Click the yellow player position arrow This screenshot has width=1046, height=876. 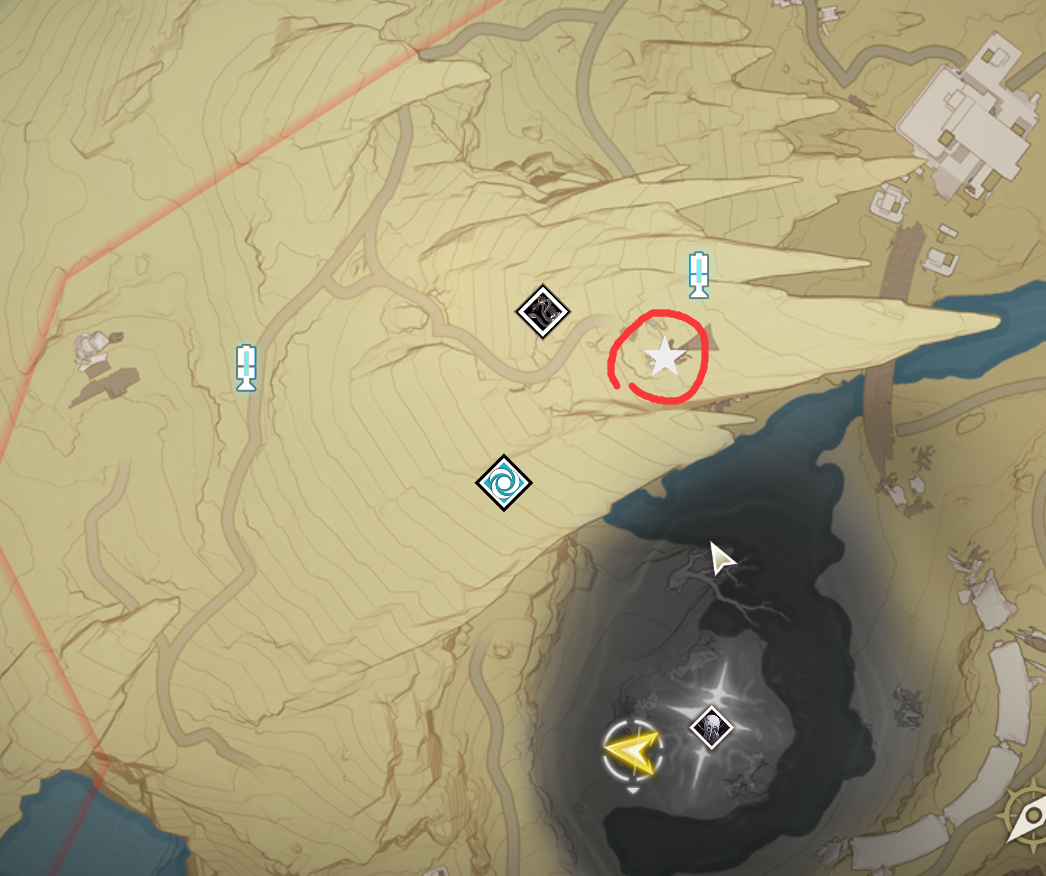click(634, 750)
